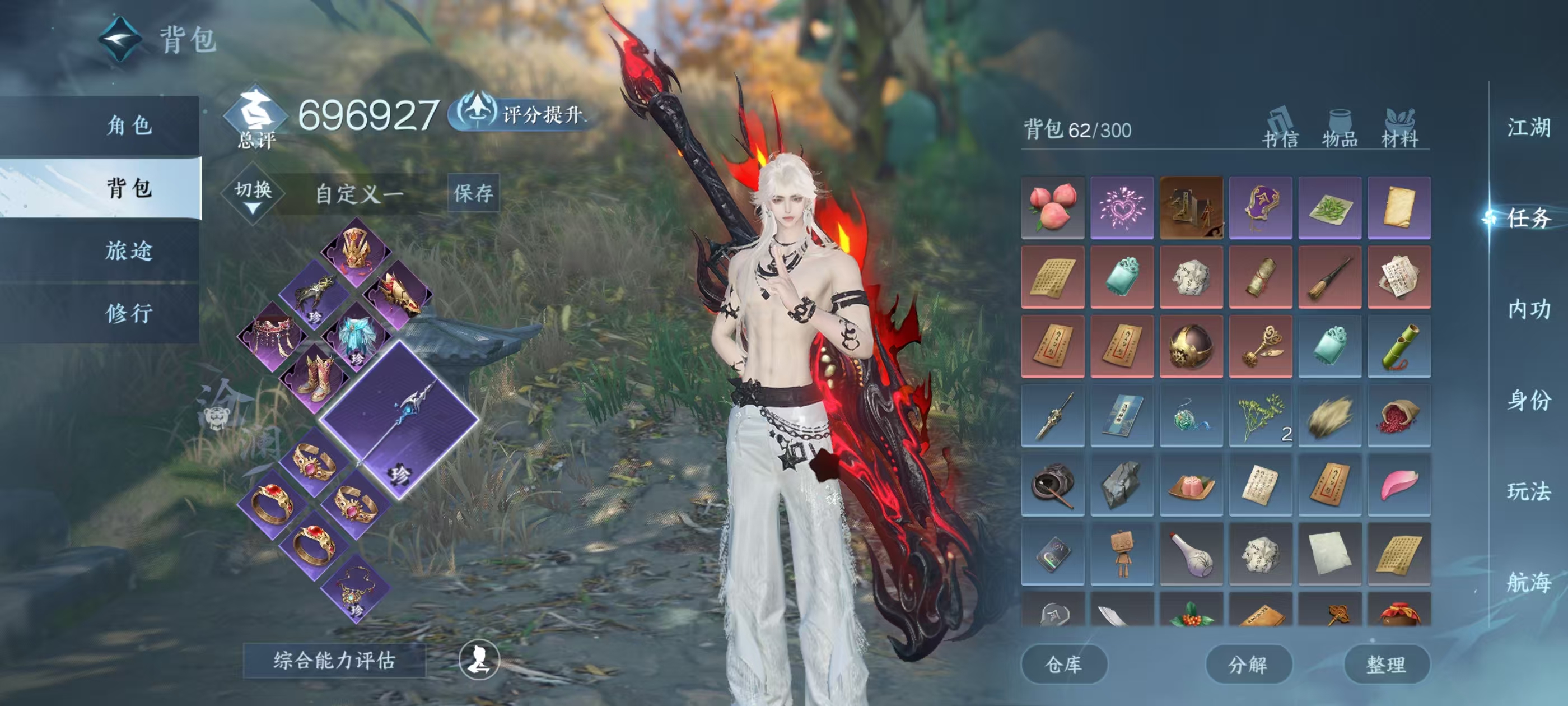Open the 旅途 tab
Image resolution: width=1568 pixels, height=706 pixels.
[128, 250]
